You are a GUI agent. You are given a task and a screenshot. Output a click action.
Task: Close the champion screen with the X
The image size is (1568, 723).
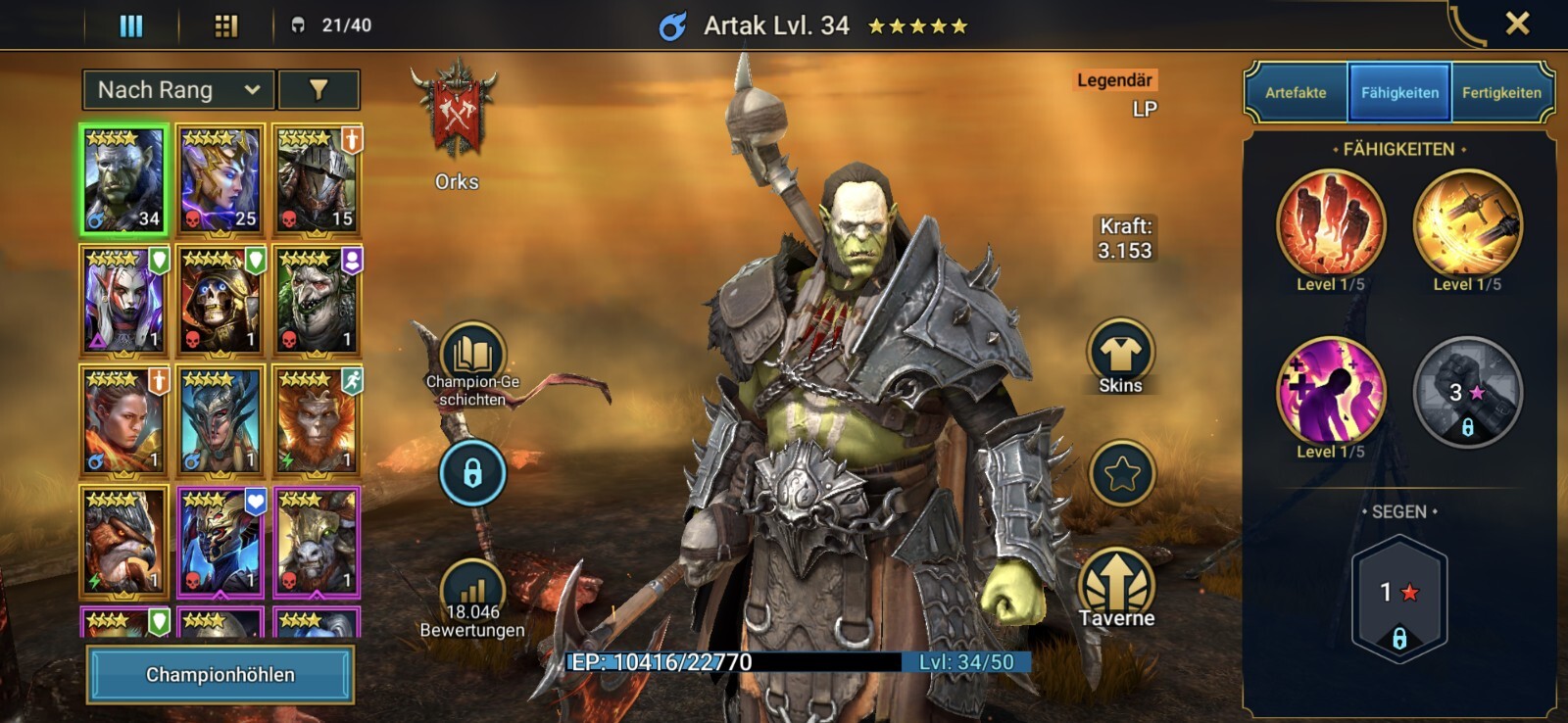click(1517, 24)
